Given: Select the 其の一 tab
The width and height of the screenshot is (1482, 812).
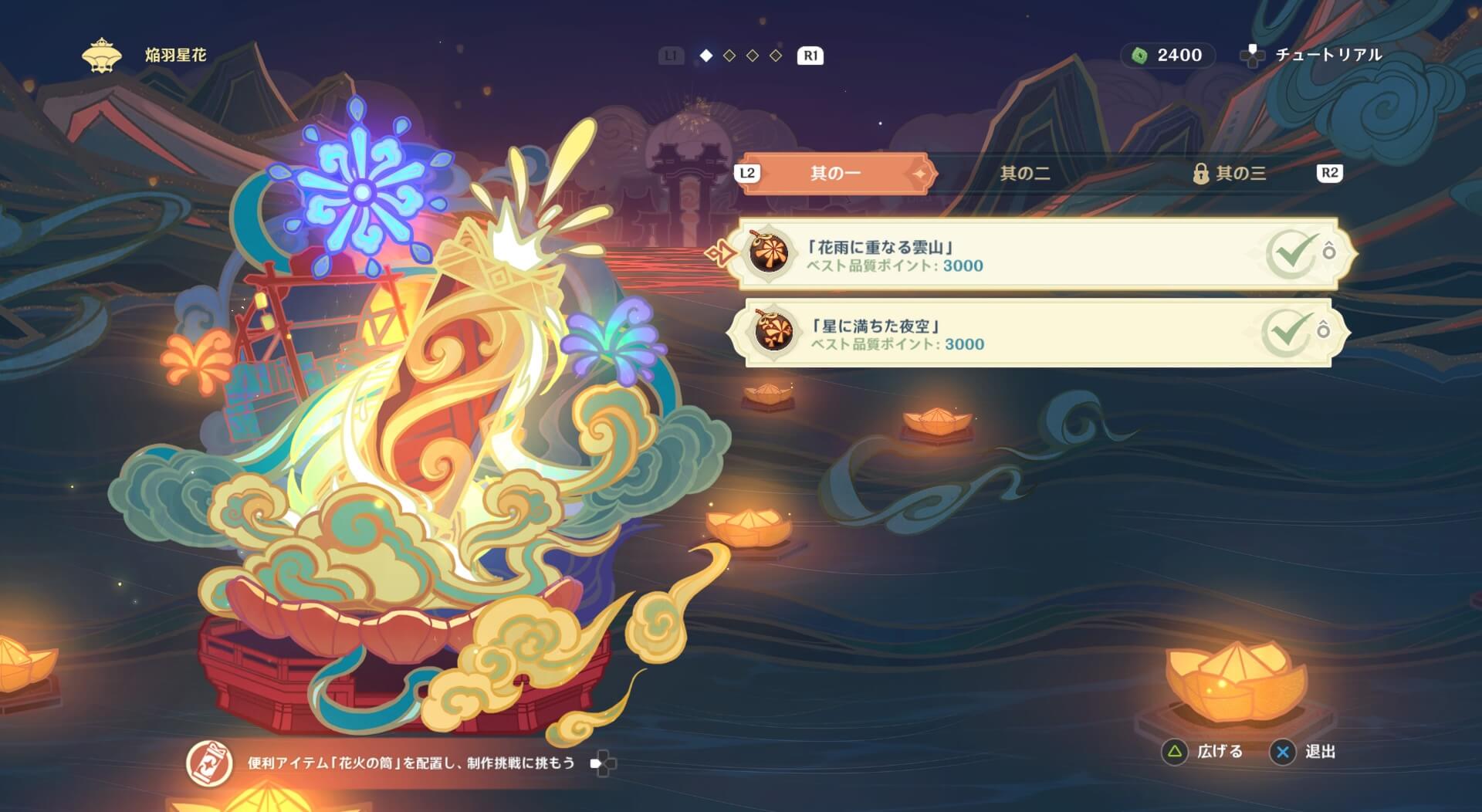Looking at the screenshot, I should pos(837,174).
